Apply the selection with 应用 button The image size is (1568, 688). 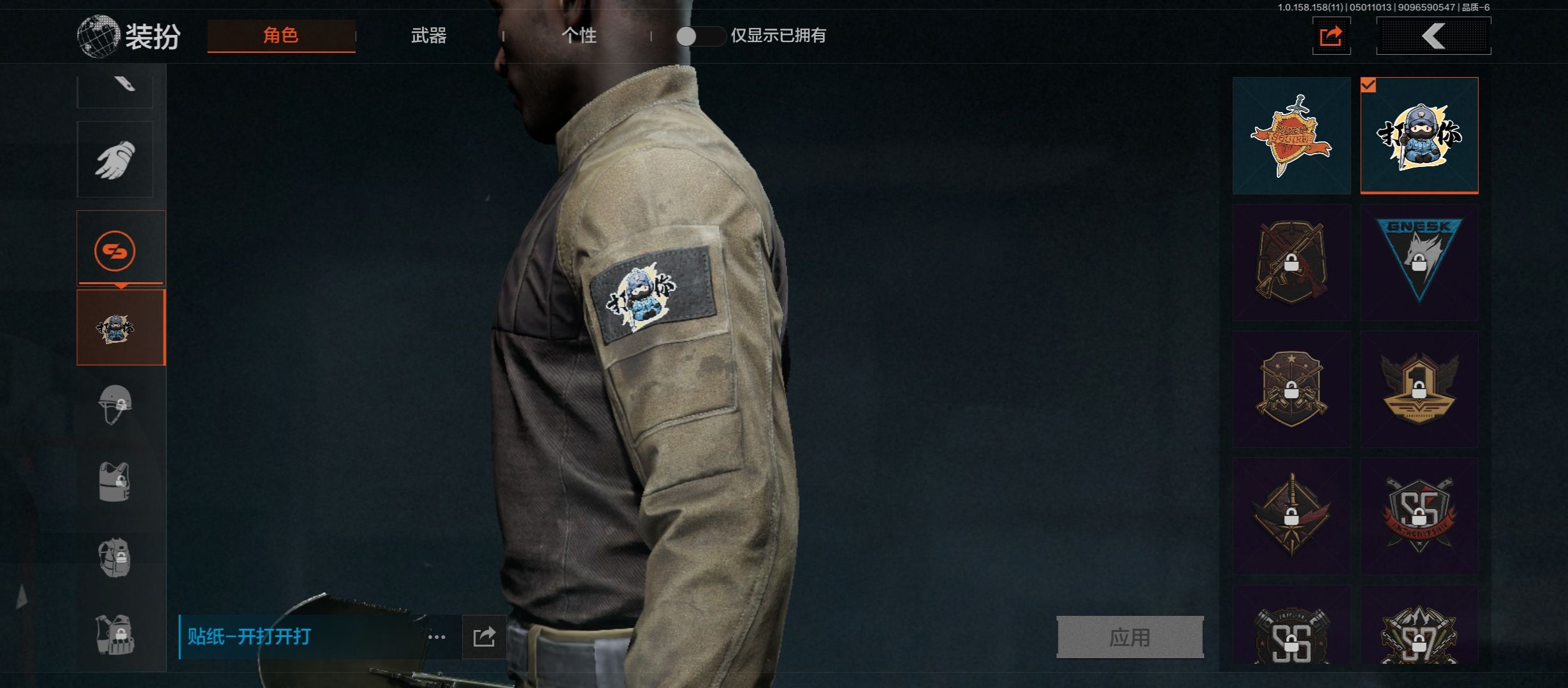[1129, 636]
